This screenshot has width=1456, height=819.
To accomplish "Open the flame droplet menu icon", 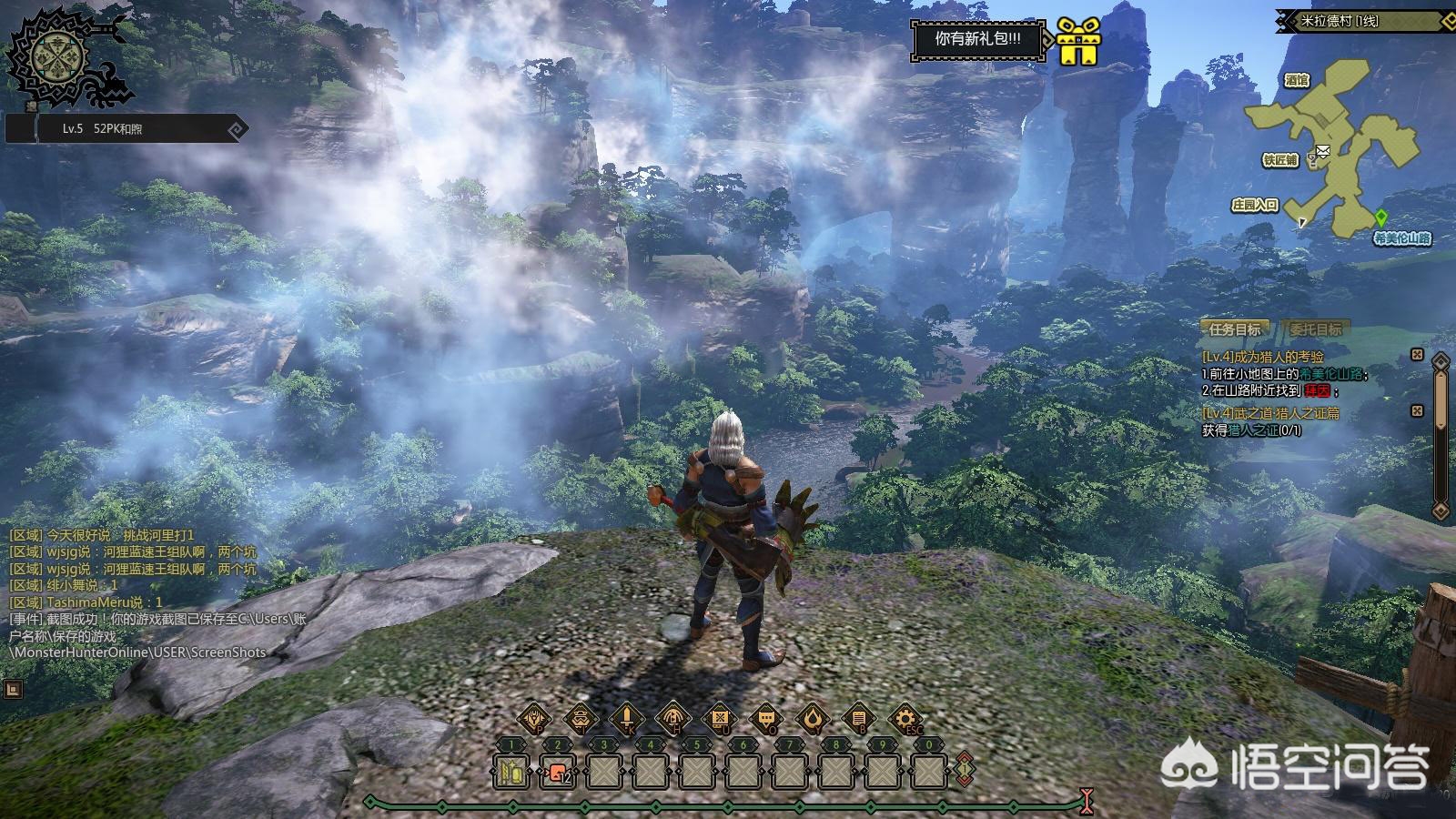I will pyautogui.click(x=813, y=719).
